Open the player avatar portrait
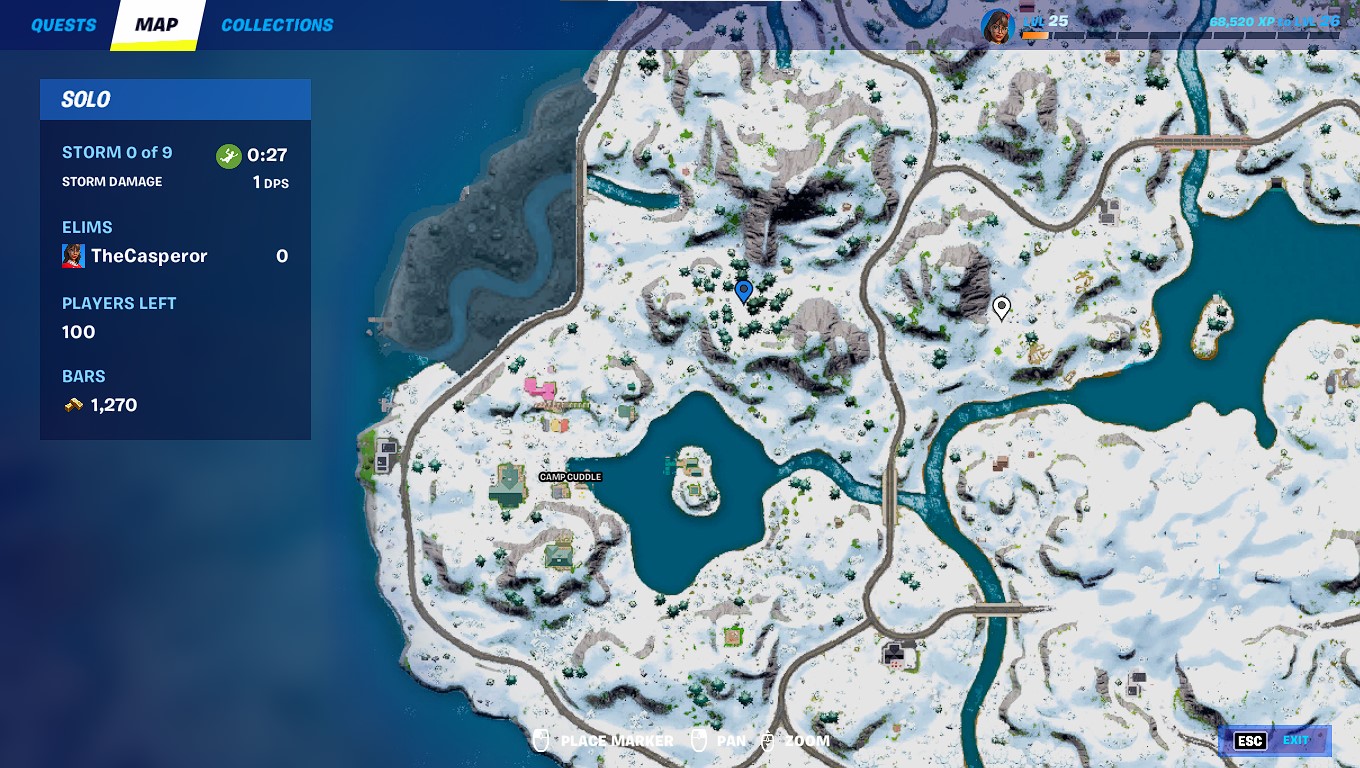Viewport: 1360px width, 768px height. pos(997,25)
